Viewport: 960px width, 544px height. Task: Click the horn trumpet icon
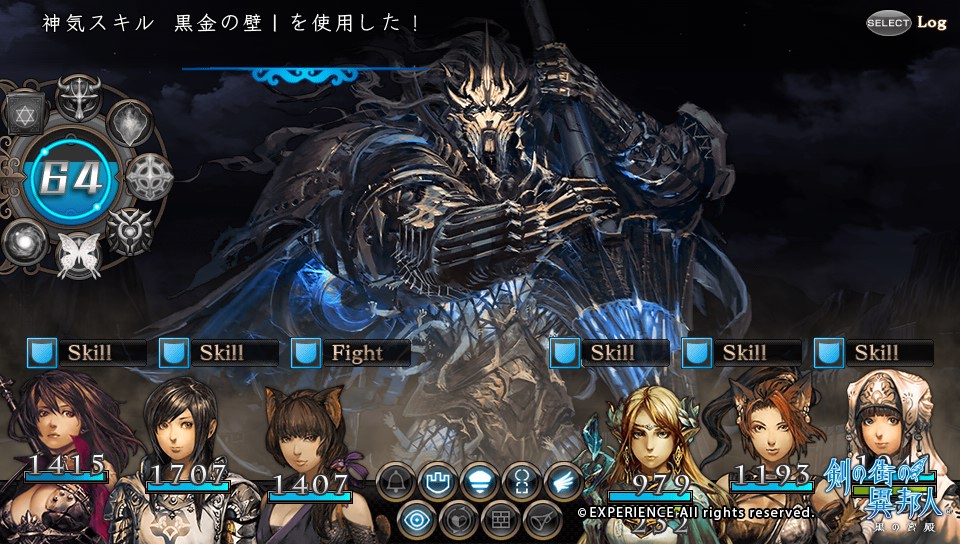pos(543,520)
